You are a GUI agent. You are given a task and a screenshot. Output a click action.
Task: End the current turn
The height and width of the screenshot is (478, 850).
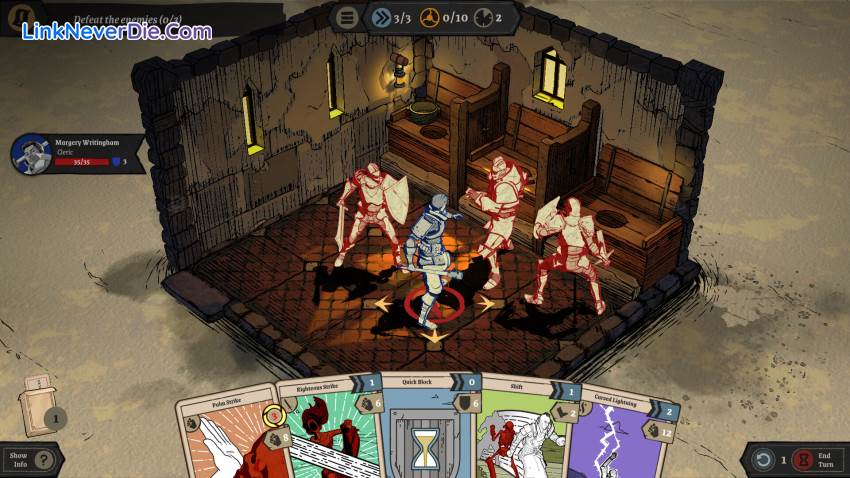(x=810, y=461)
